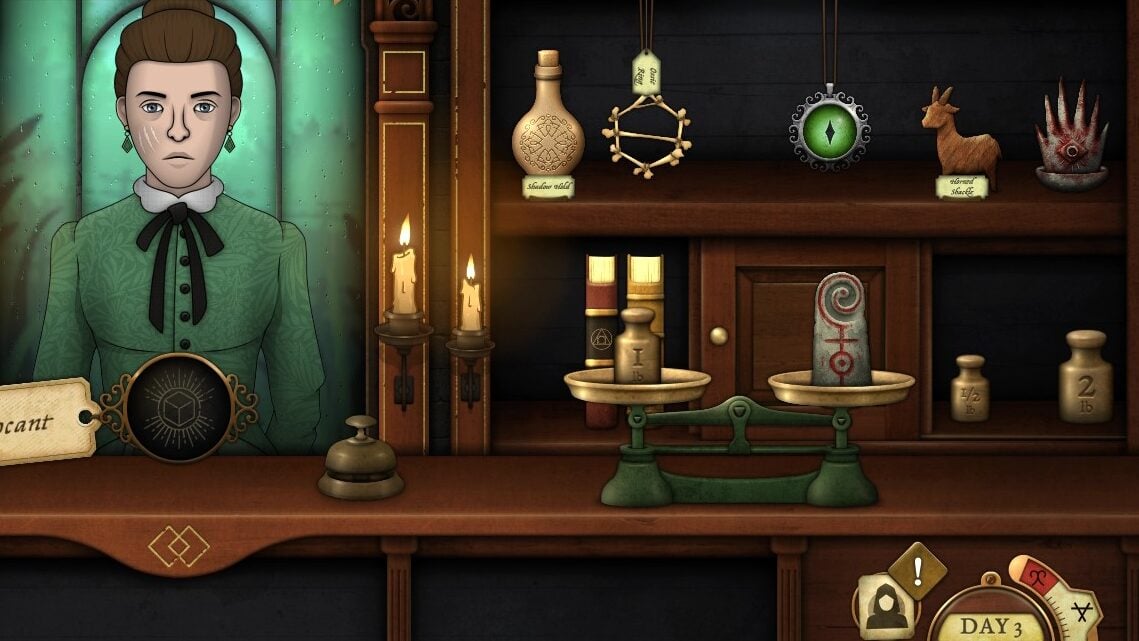The image size is (1139, 641).
Task: Select the spiral rune stone on the scale
Action: [840, 330]
